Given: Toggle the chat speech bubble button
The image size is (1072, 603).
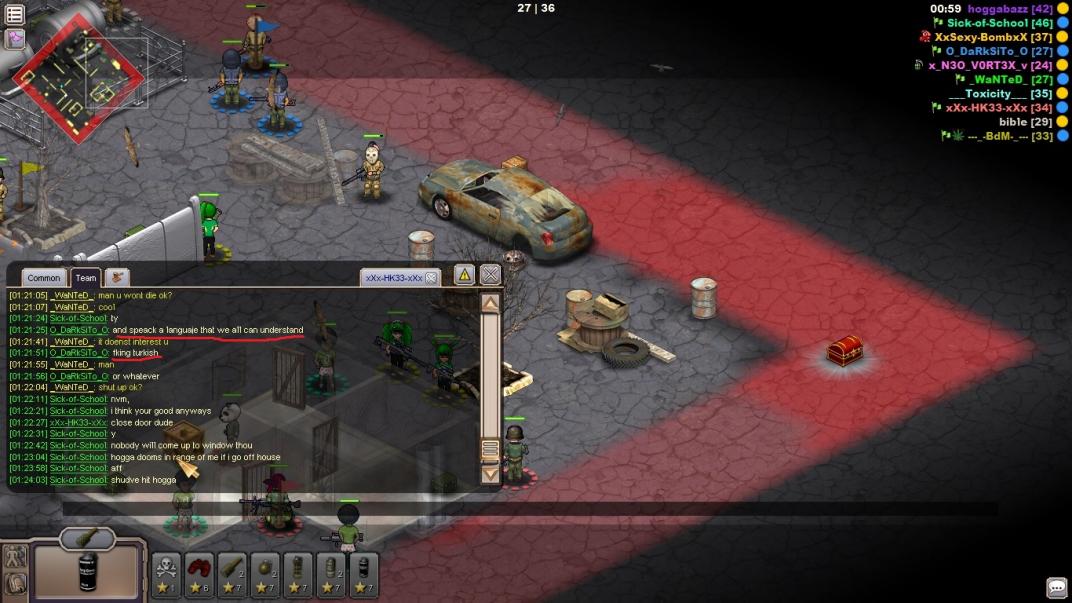Looking at the screenshot, I should click(x=1056, y=587).
